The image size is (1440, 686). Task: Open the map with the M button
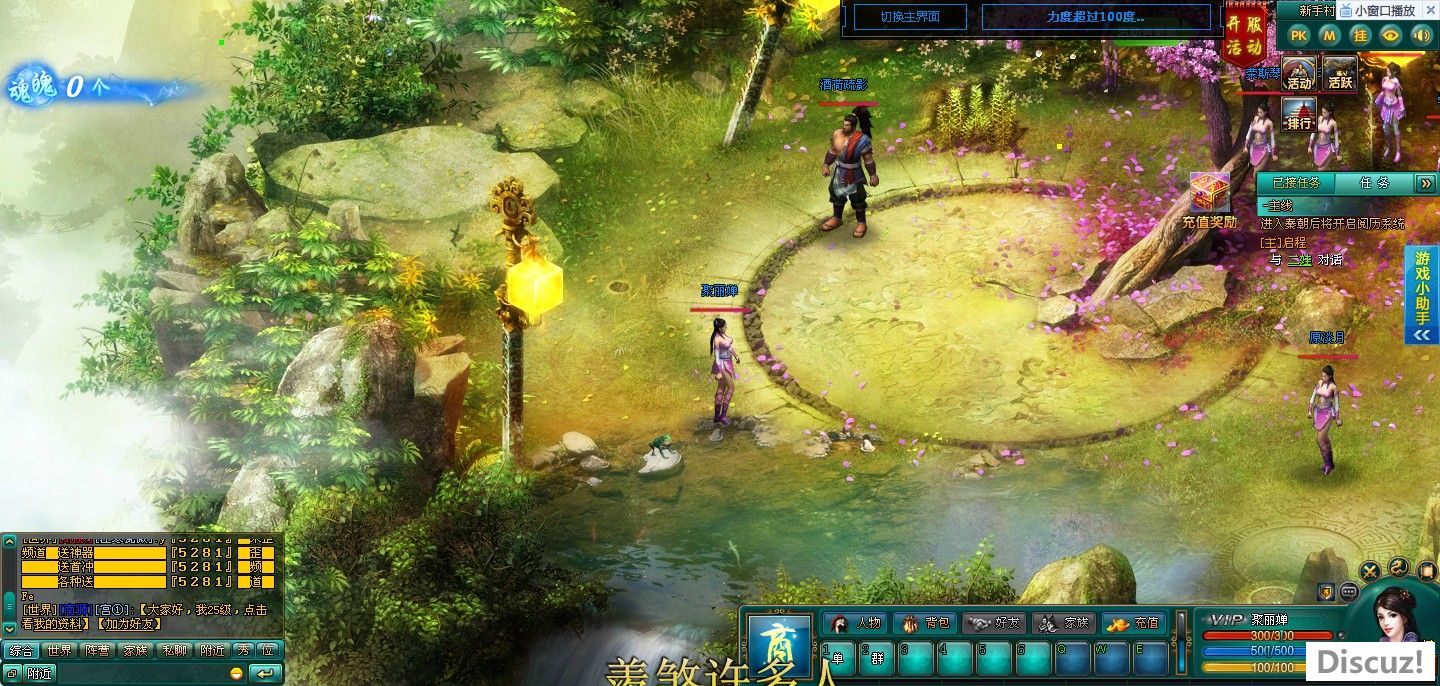1329,35
